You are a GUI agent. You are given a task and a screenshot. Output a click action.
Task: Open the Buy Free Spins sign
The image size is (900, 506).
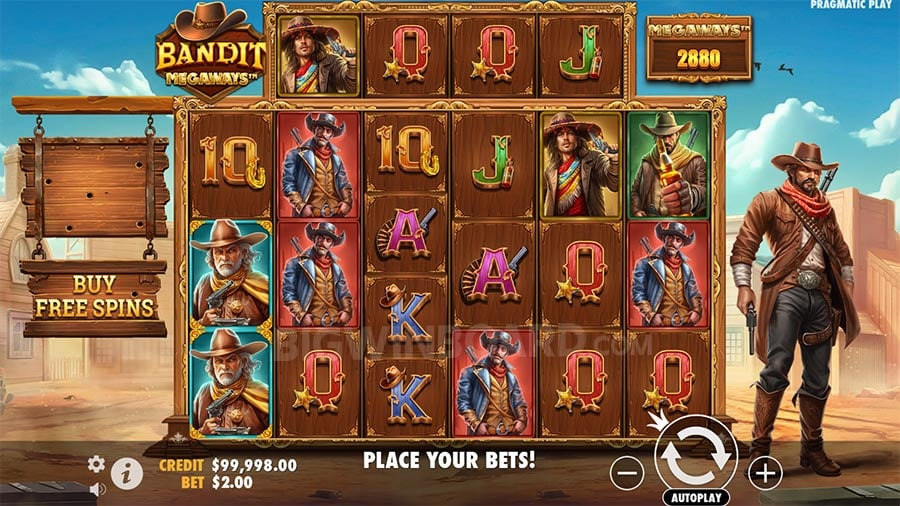(94, 296)
